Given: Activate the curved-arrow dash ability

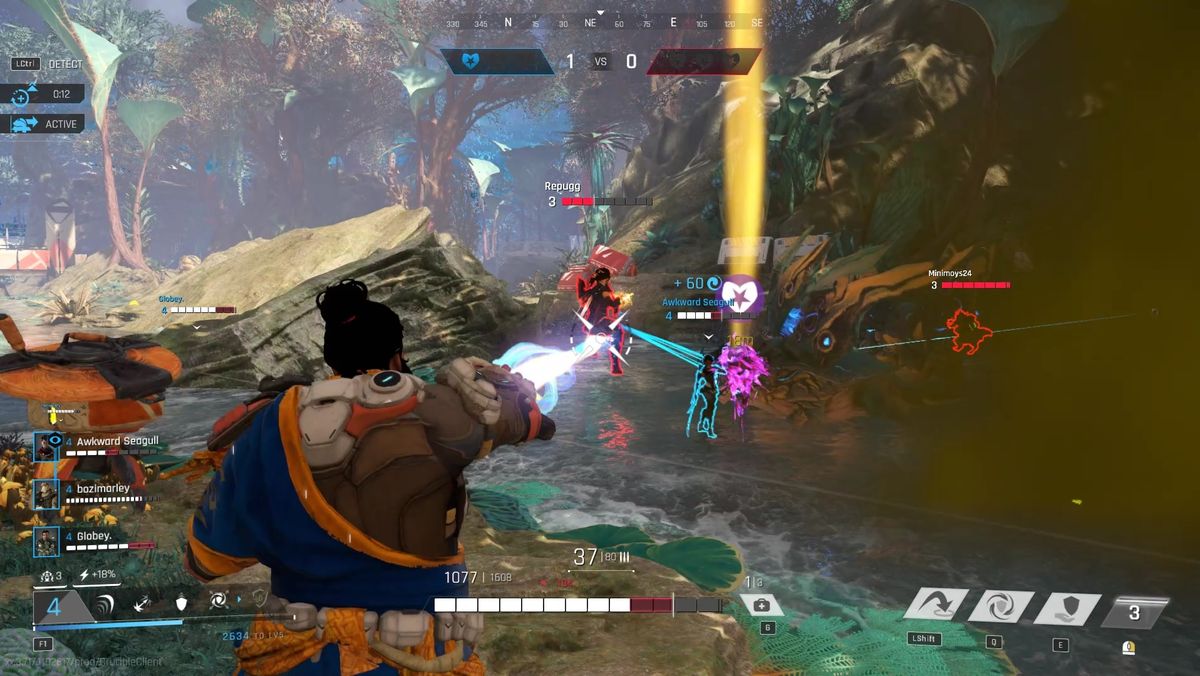Looking at the screenshot, I should point(936,605).
